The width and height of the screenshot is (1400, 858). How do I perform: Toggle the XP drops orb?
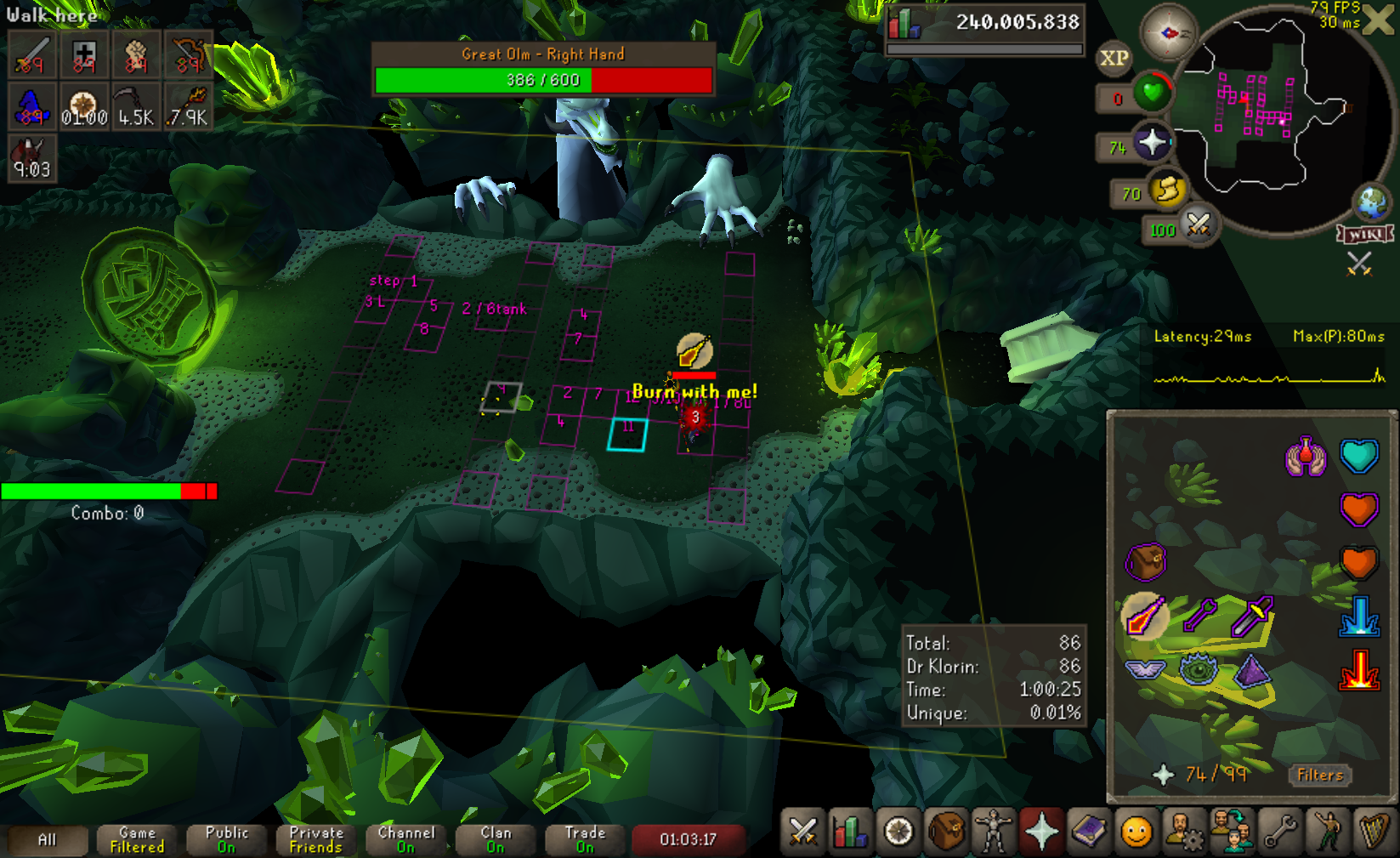click(x=1114, y=58)
